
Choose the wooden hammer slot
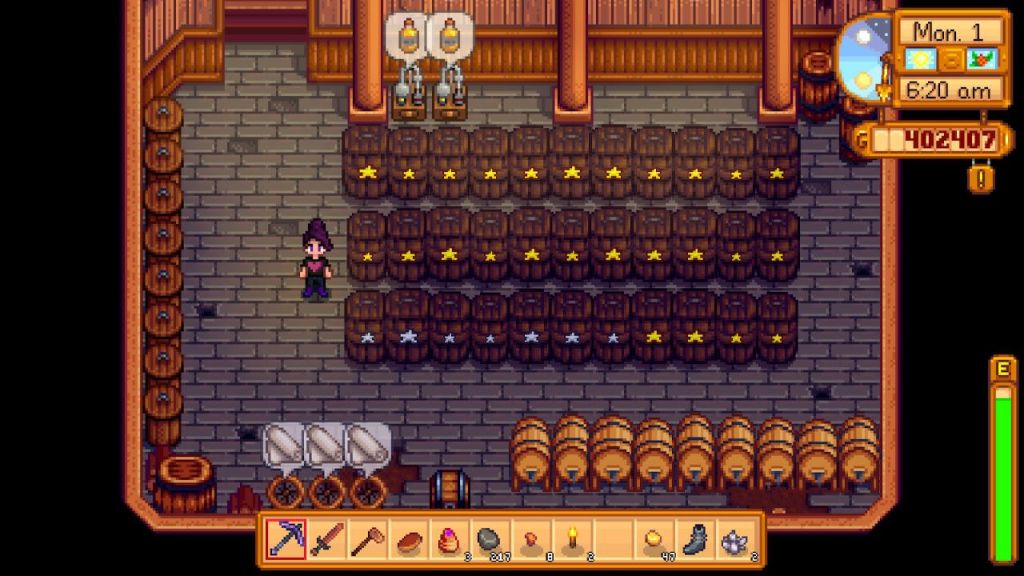(367, 541)
